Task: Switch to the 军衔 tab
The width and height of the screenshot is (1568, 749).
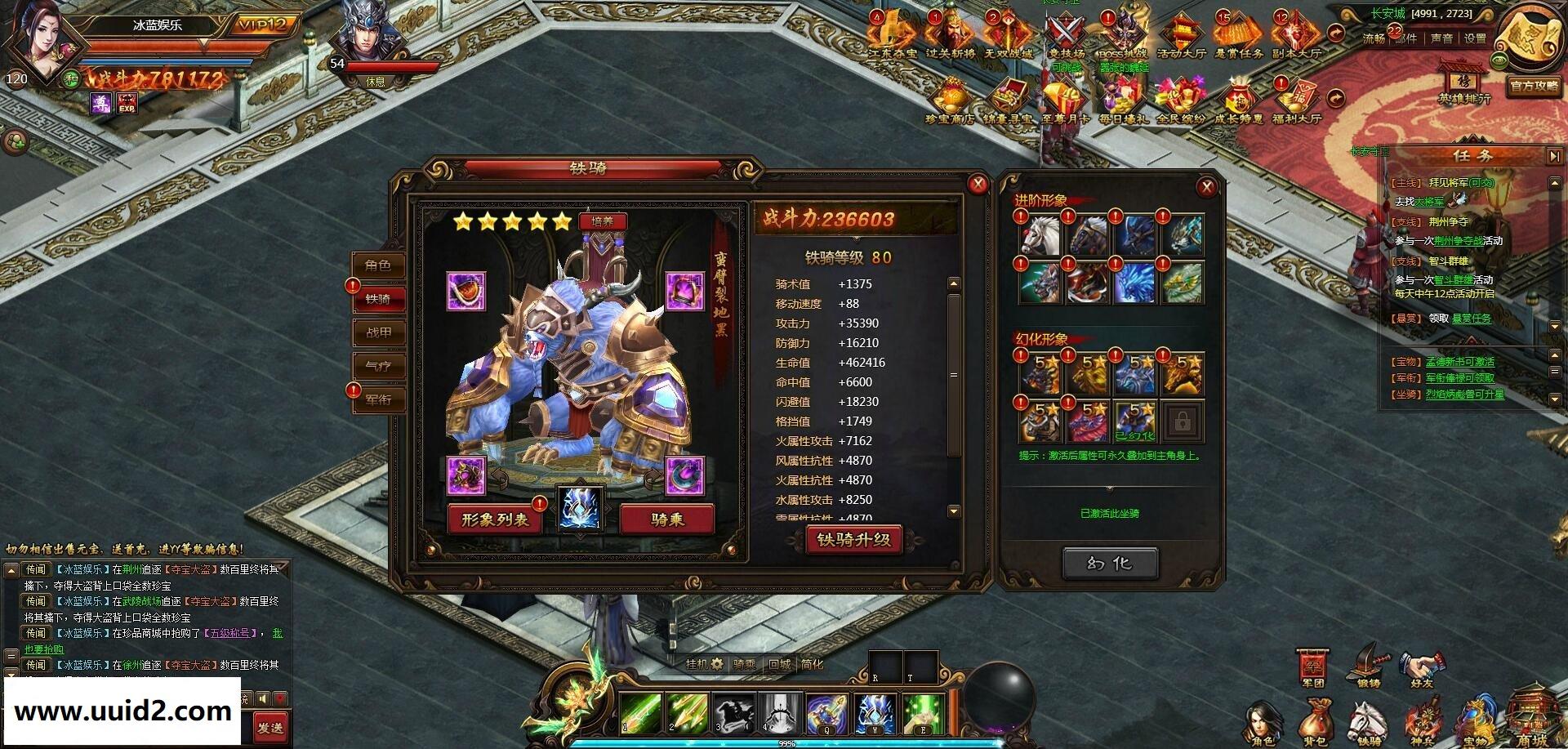Action: point(378,400)
